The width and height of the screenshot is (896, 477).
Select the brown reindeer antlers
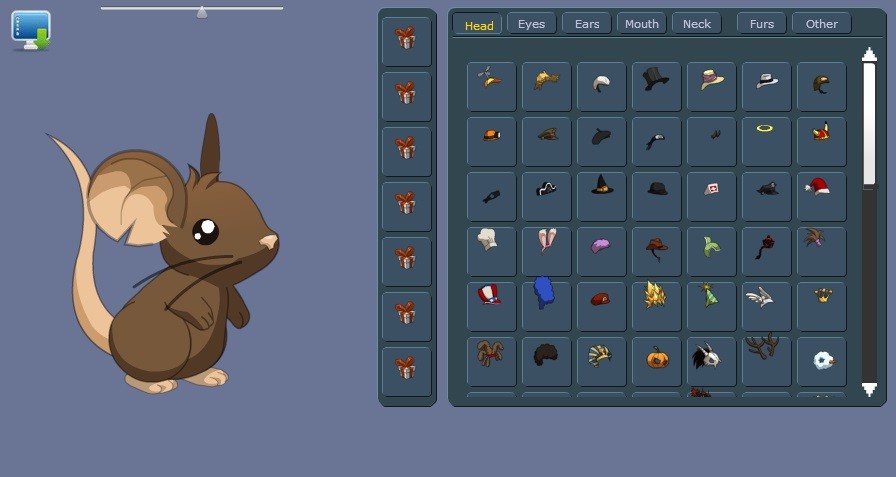point(765,350)
